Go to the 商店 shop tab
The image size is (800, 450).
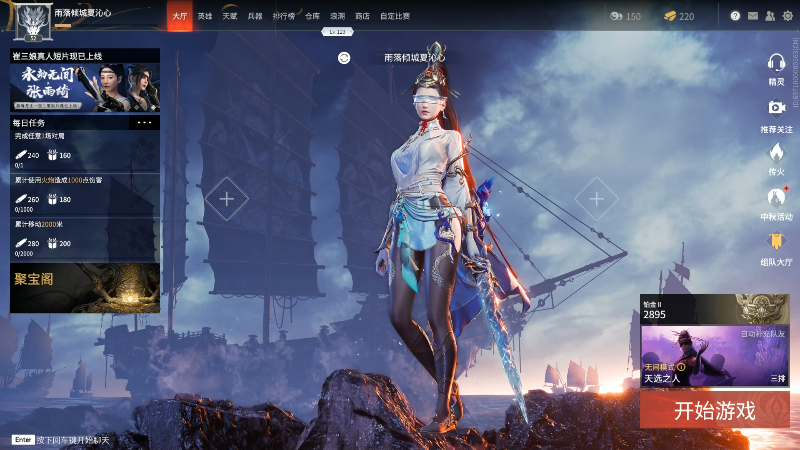pos(362,16)
